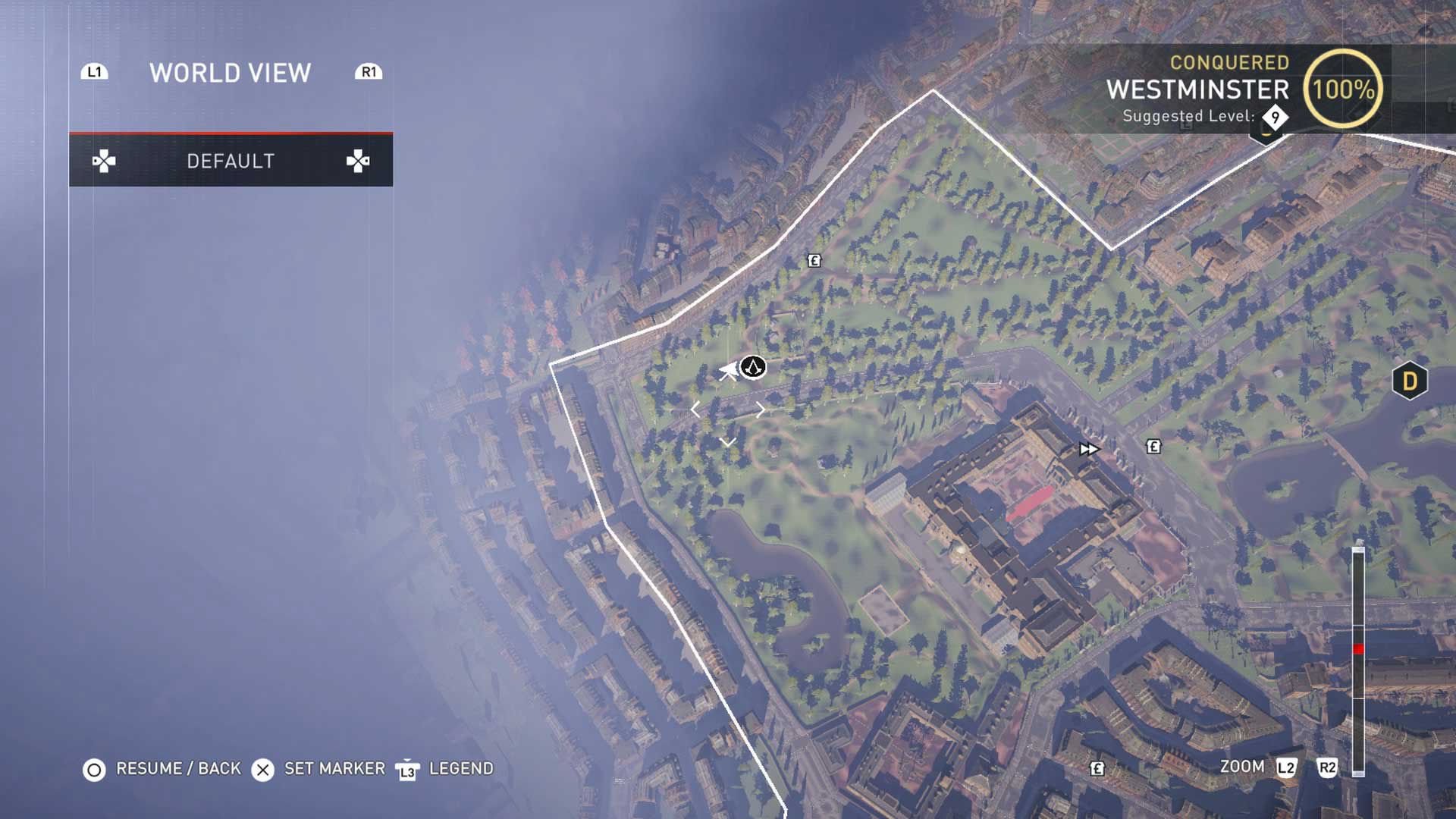Image resolution: width=1456 pixels, height=819 pixels.
Task: Click the WORLD VIEW header tab
Action: 229,73
